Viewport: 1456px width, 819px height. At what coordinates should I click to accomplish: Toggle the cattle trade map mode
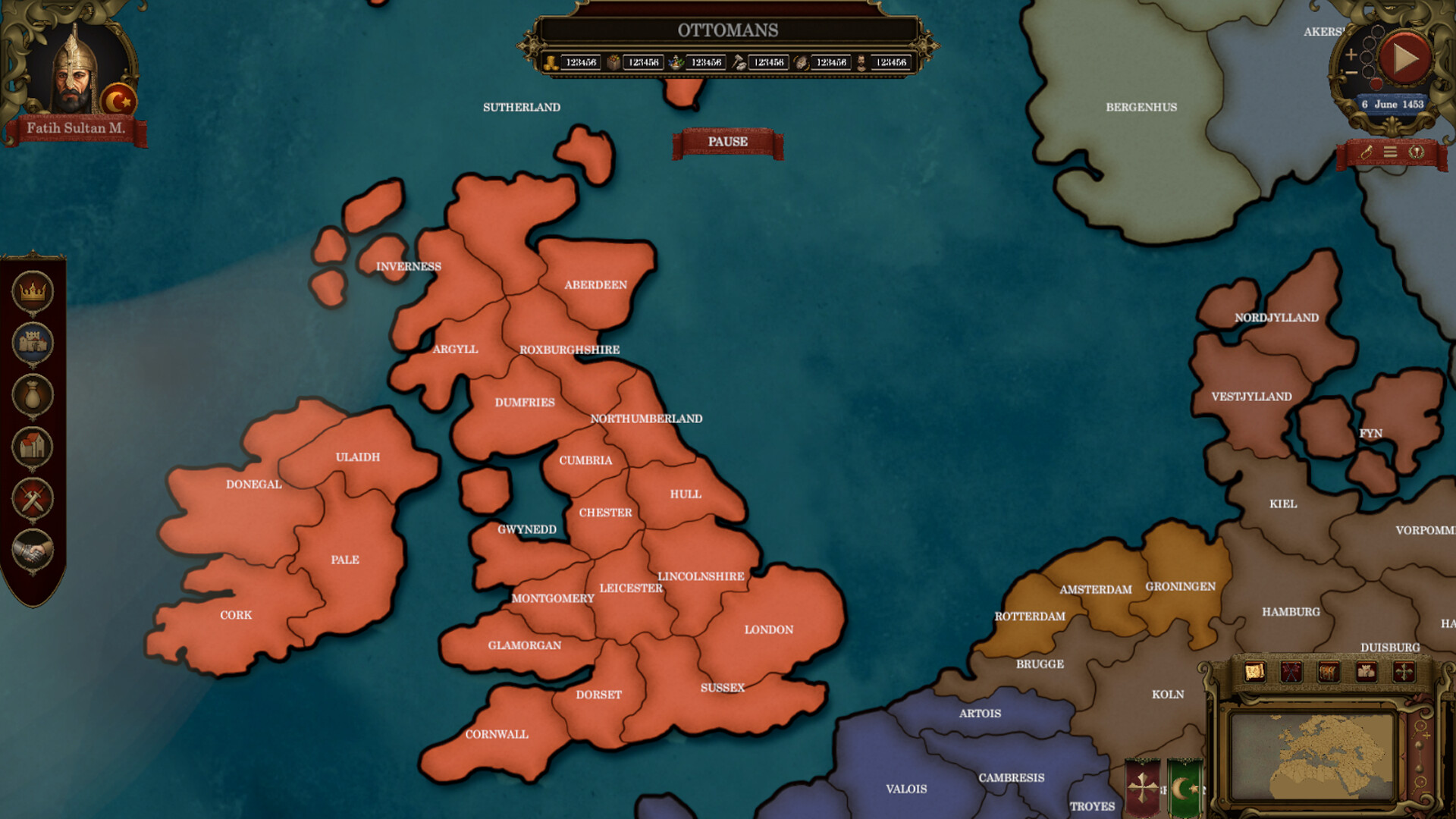coord(1329,672)
